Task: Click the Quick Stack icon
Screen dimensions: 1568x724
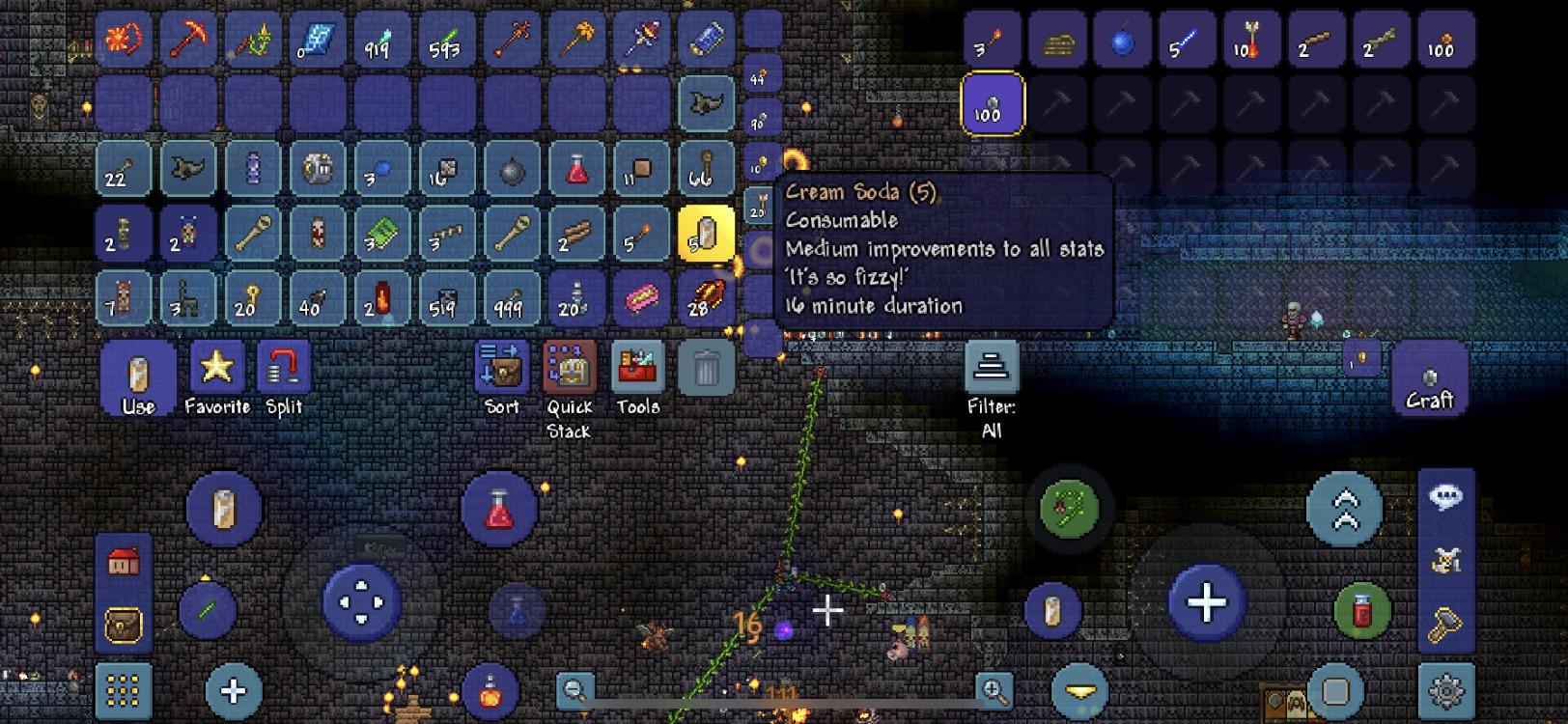Action: (569, 370)
